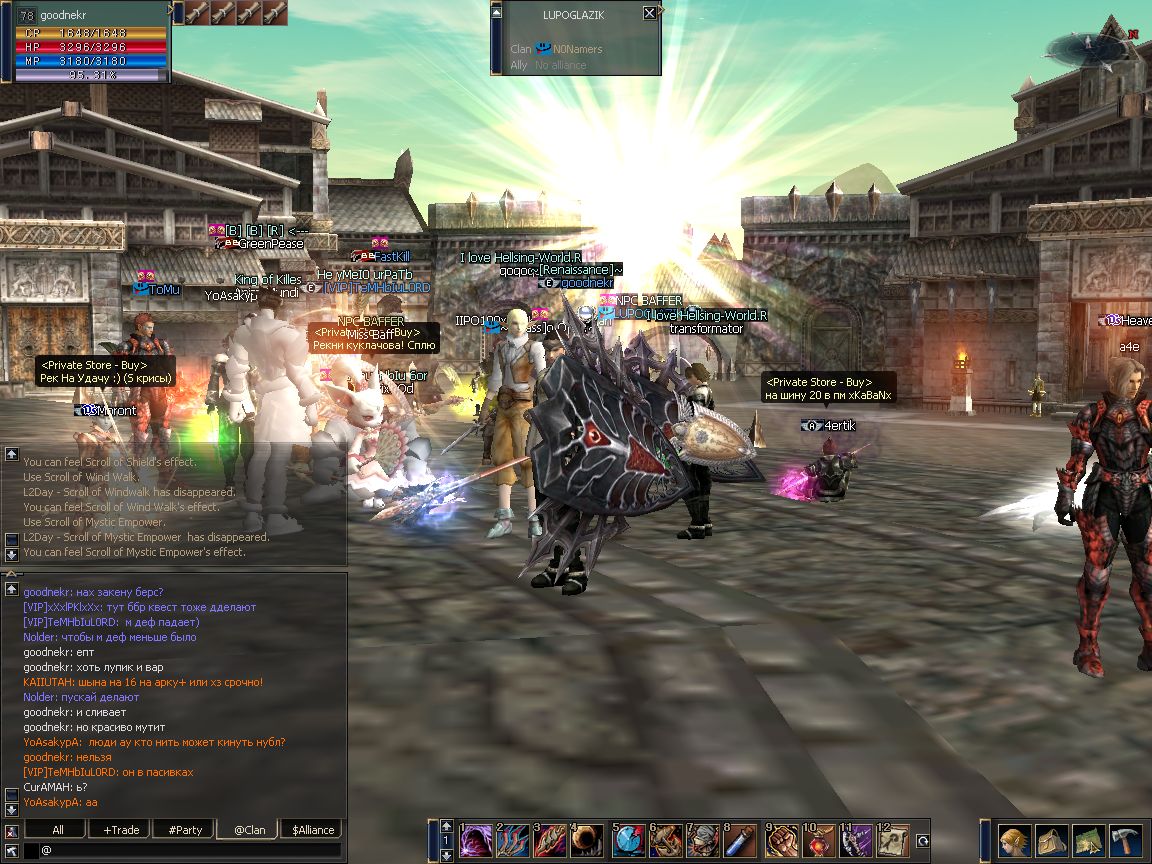Image resolution: width=1152 pixels, height=864 pixels.
Task: Switch to the $Alliance chat tab
Action: (313, 829)
